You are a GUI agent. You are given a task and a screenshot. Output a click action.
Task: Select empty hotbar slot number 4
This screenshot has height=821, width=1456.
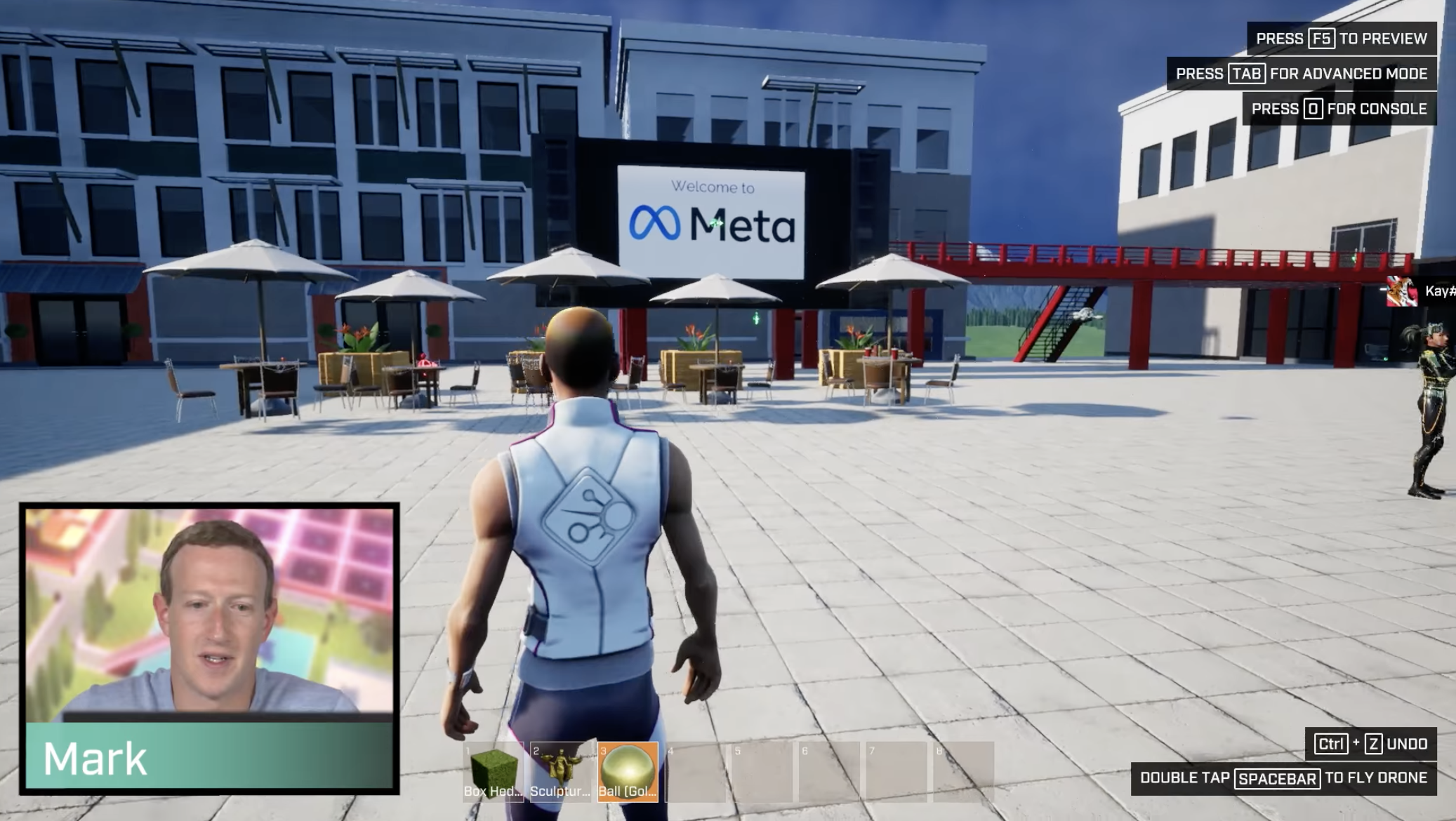point(695,771)
